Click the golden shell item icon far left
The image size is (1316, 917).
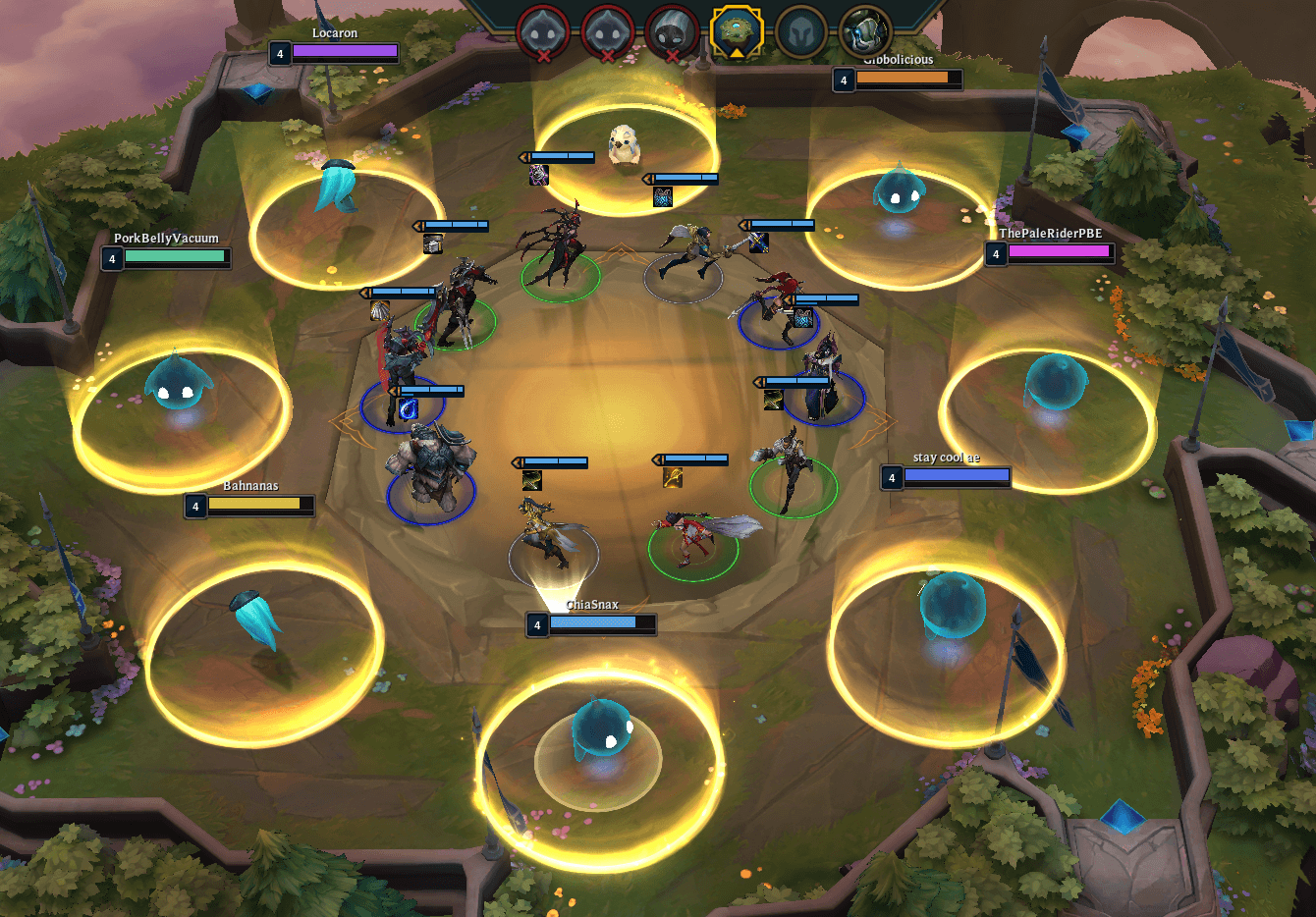click(380, 312)
